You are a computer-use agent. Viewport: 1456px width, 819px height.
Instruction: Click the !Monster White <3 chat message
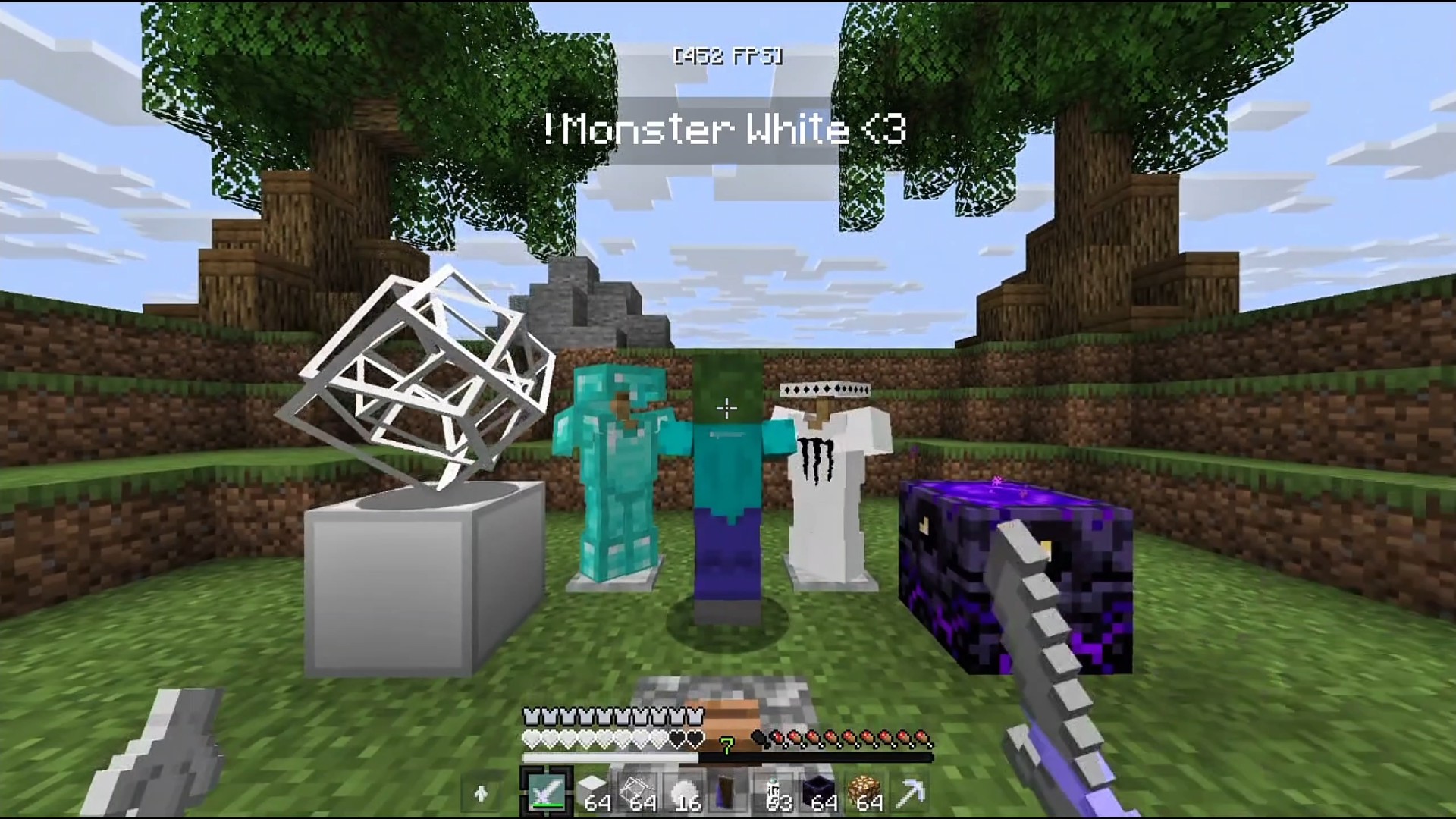pyautogui.click(x=726, y=130)
